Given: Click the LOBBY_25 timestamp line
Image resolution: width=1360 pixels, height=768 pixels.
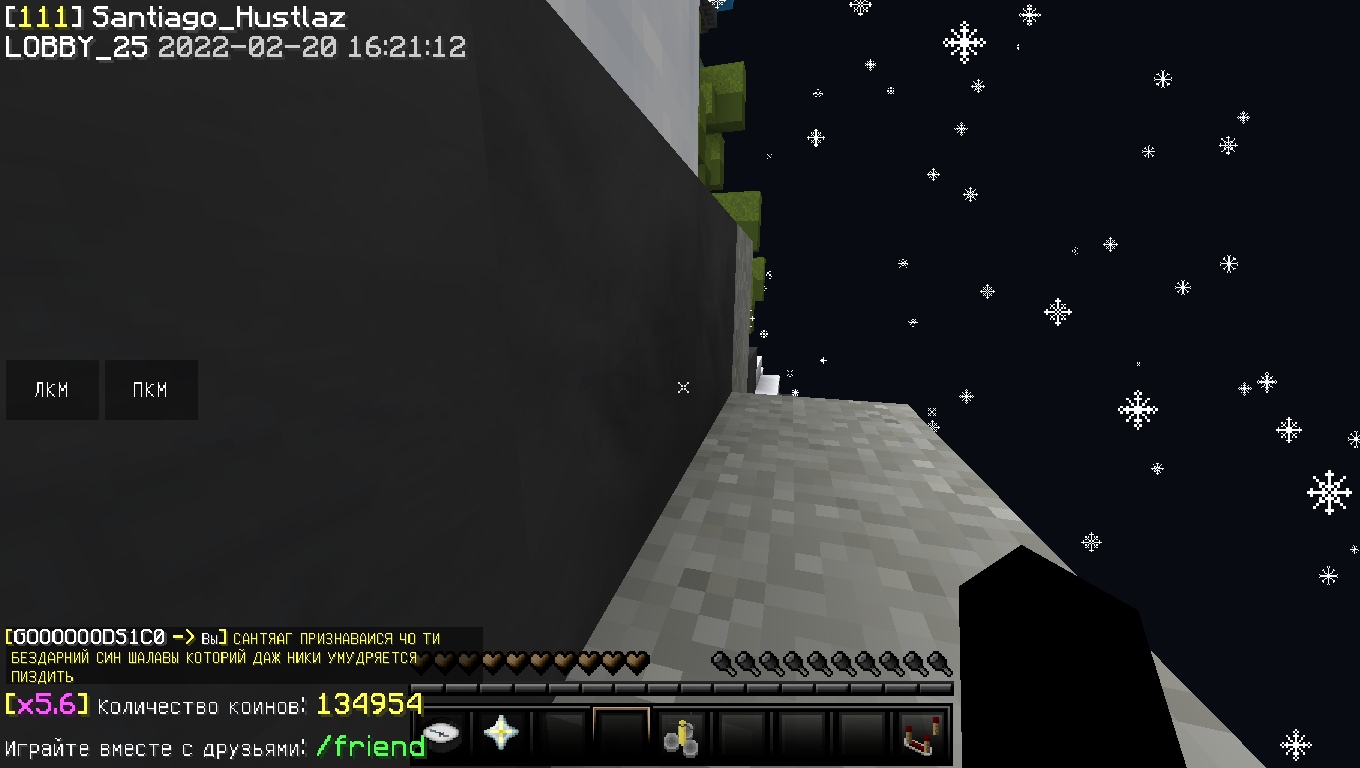Looking at the screenshot, I should click(x=235, y=46).
